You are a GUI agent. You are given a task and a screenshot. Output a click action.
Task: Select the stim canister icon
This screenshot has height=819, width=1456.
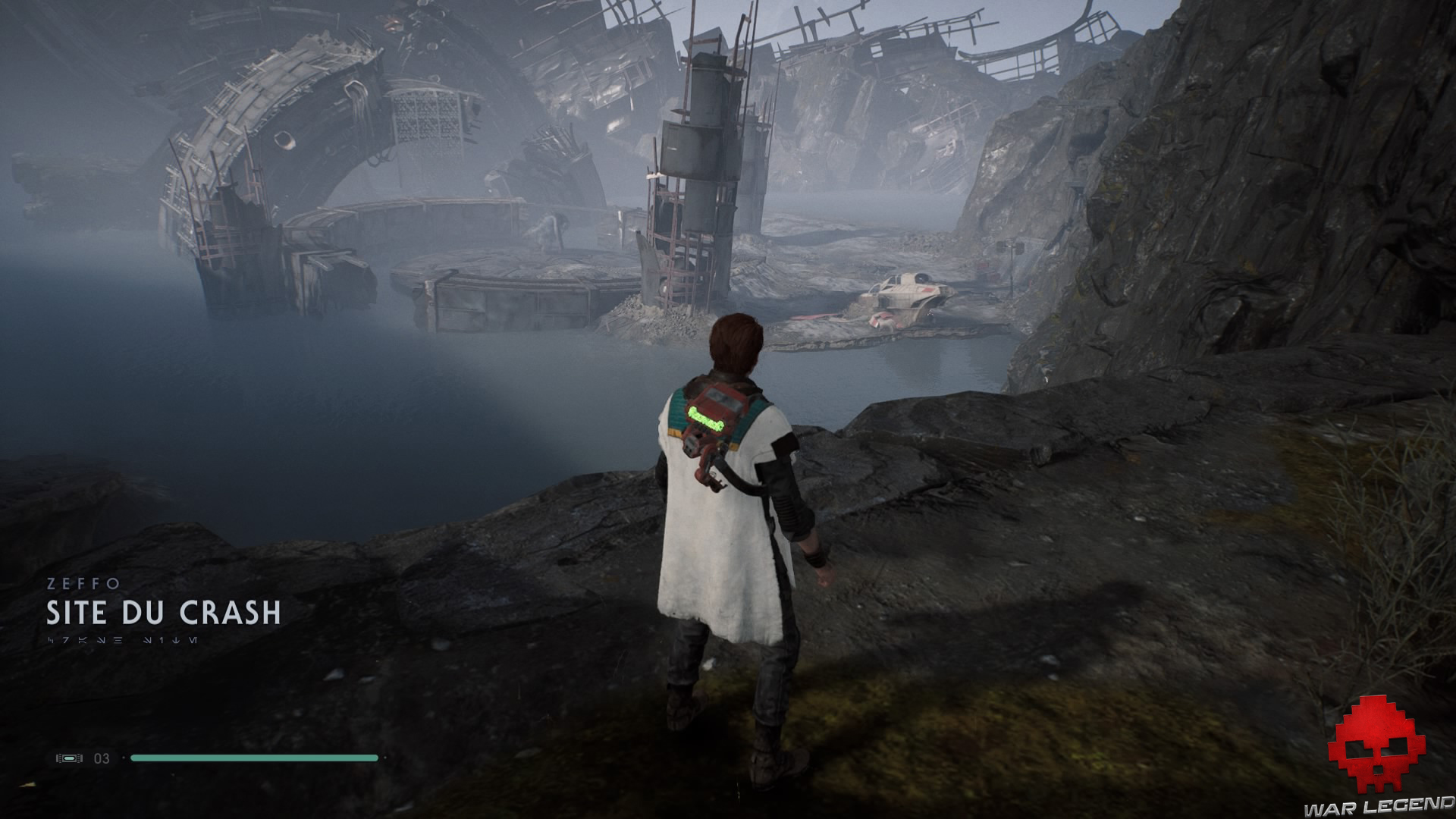(69, 758)
